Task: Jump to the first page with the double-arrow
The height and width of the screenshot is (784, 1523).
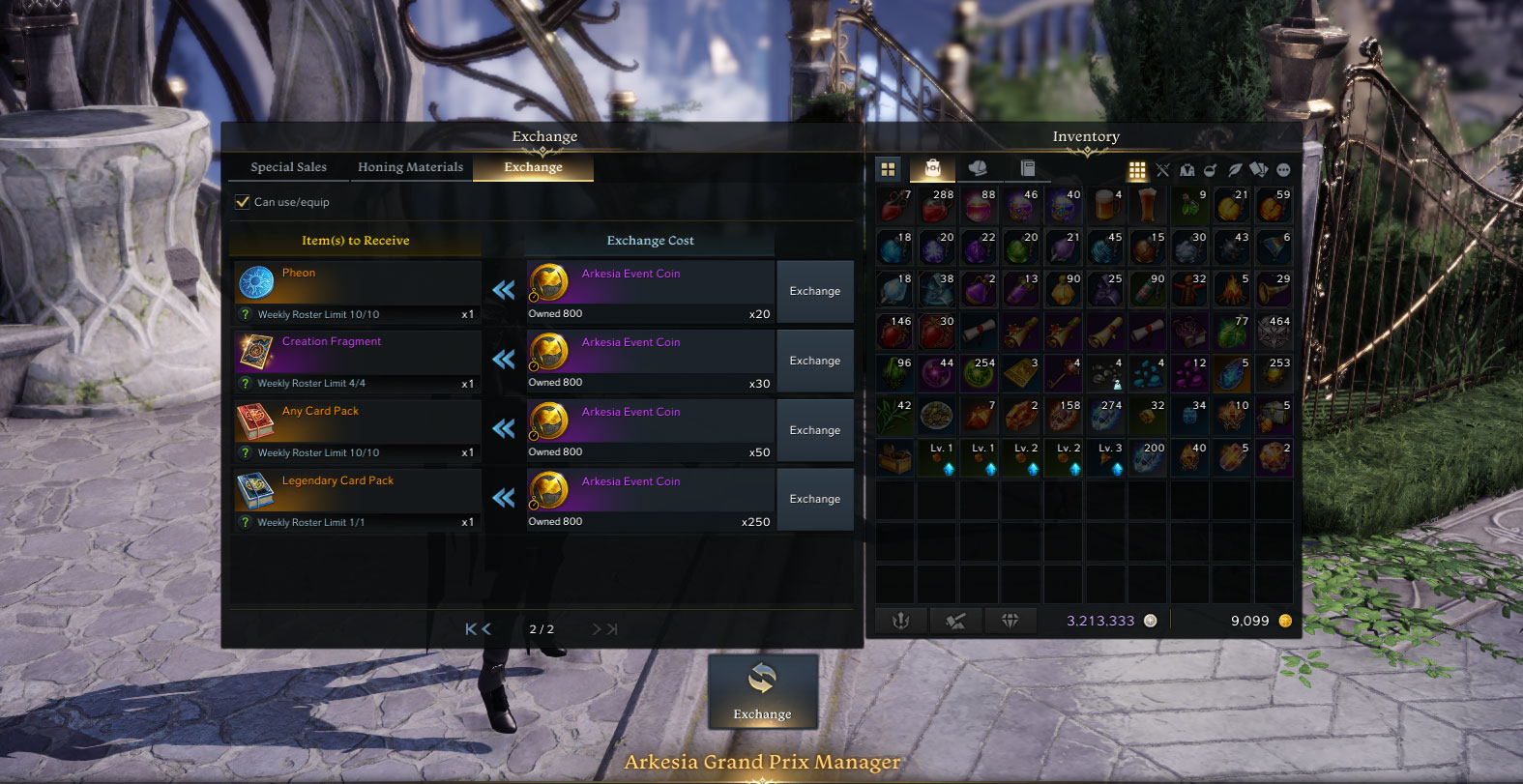Action: pyautogui.click(x=473, y=628)
